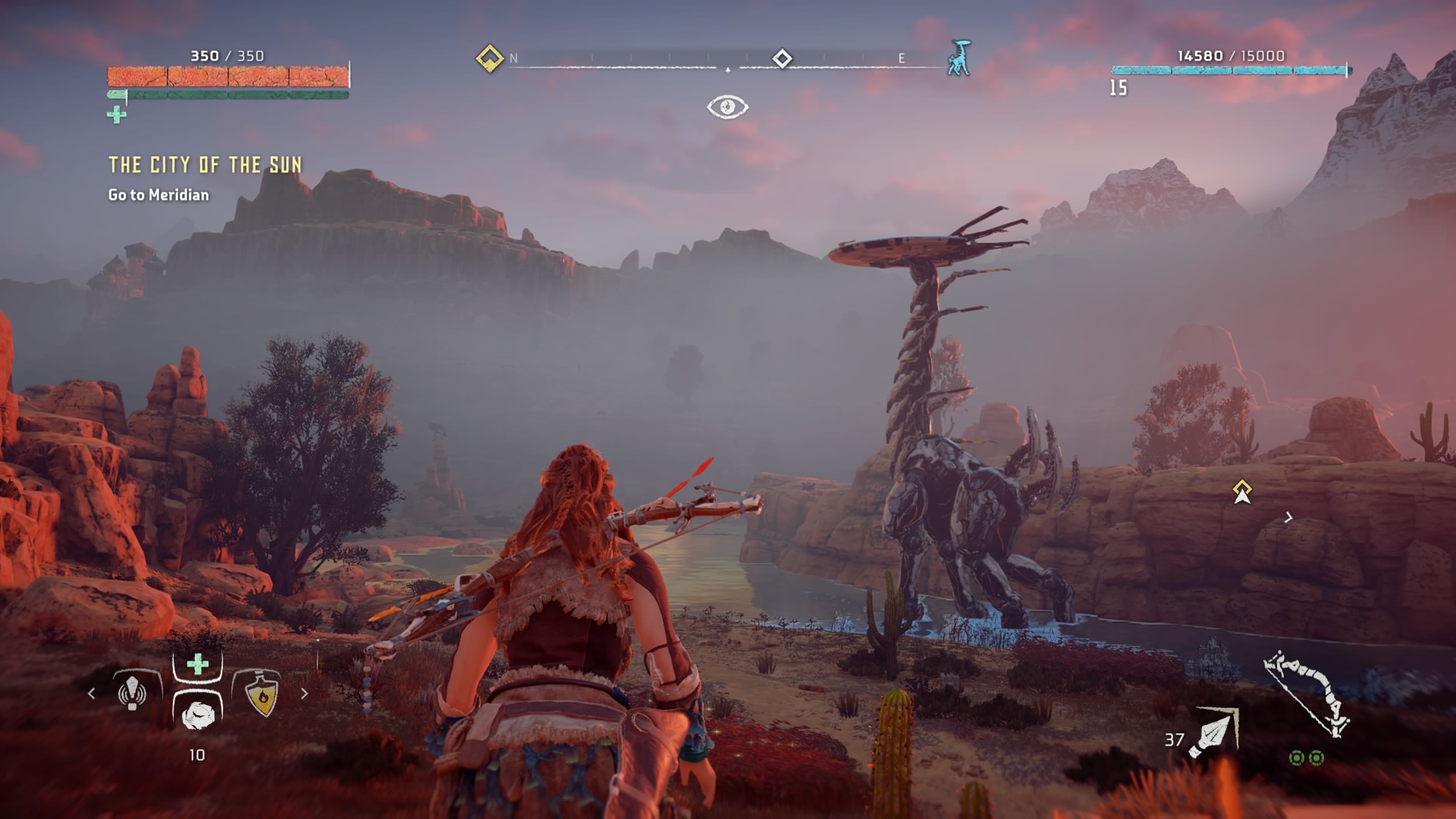The image size is (1456, 819).
Task: Select the Tallneck icon on the compass
Action: pos(959,58)
